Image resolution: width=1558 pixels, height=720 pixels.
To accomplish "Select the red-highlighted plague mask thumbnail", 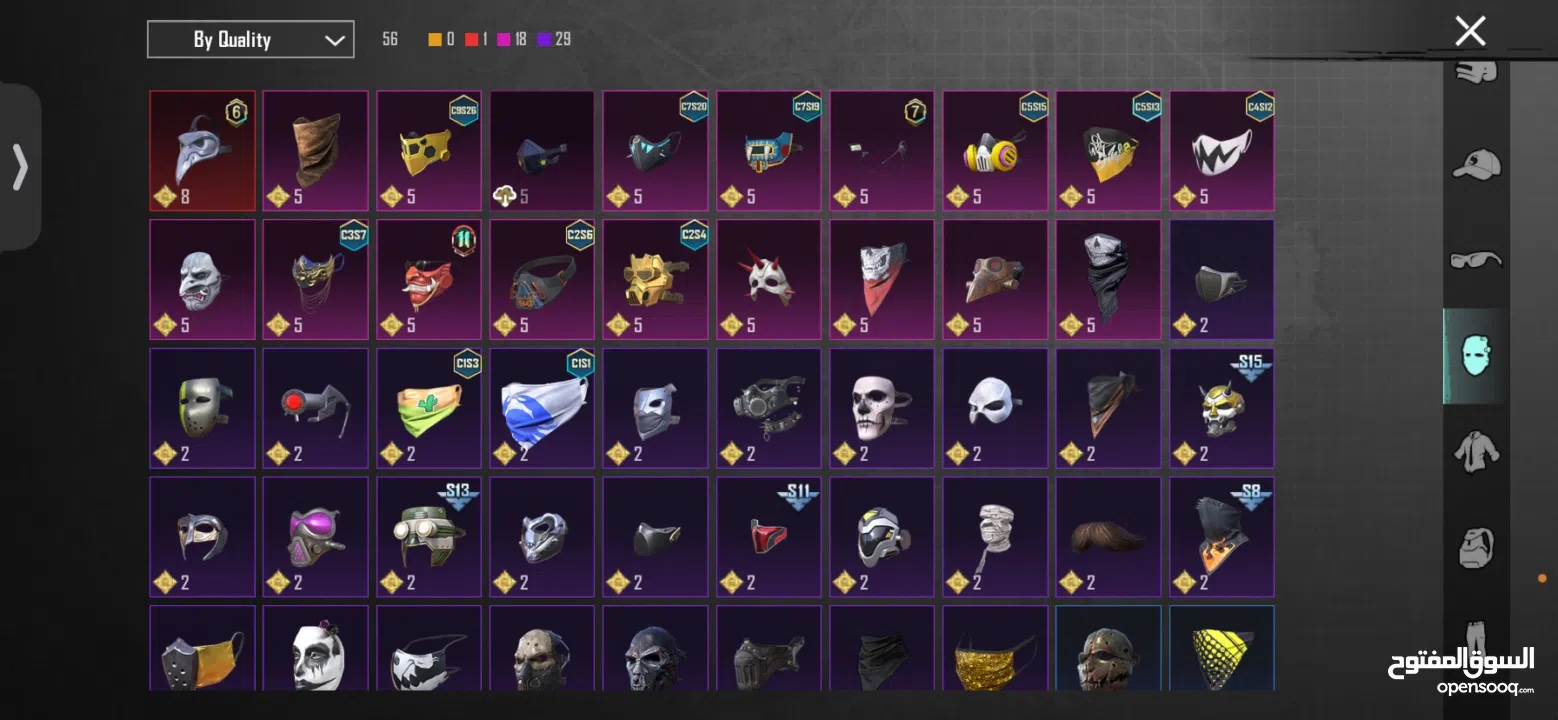I will click(201, 150).
